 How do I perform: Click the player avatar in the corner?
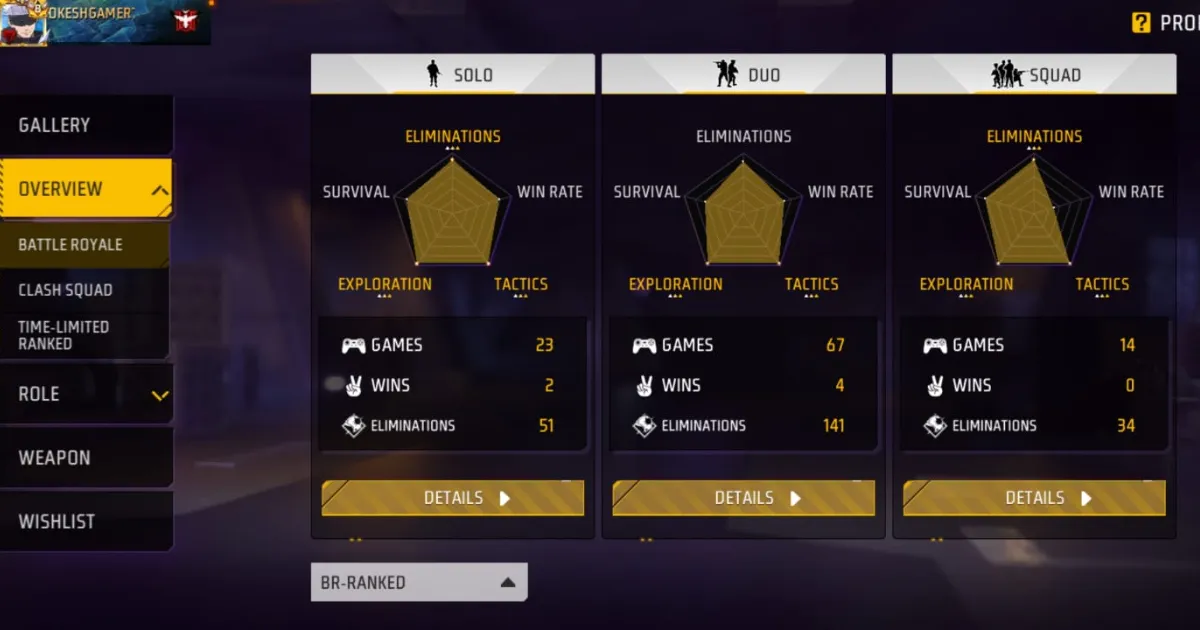coord(21,23)
